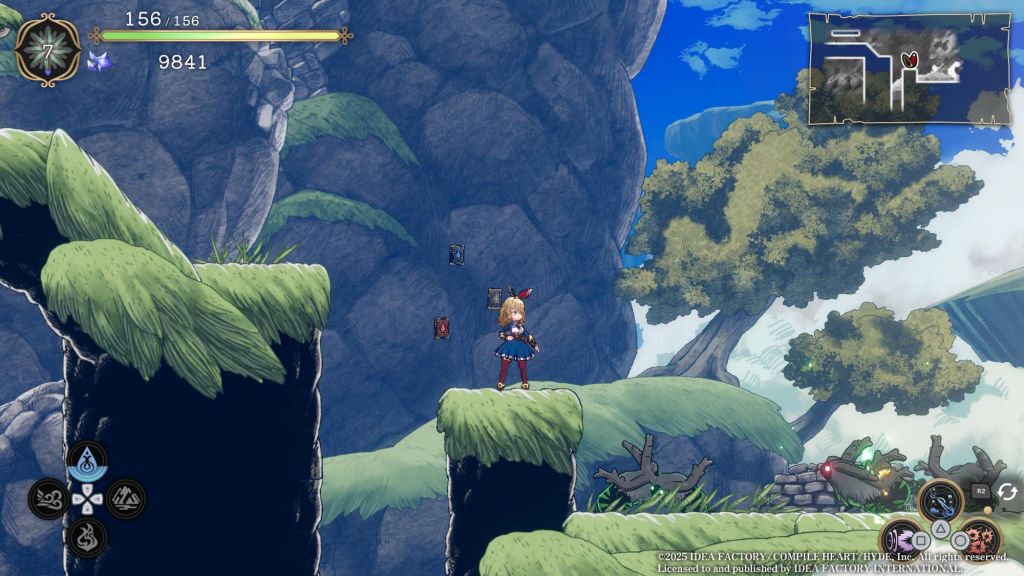Activate the fire flame element icon

coord(87,536)
